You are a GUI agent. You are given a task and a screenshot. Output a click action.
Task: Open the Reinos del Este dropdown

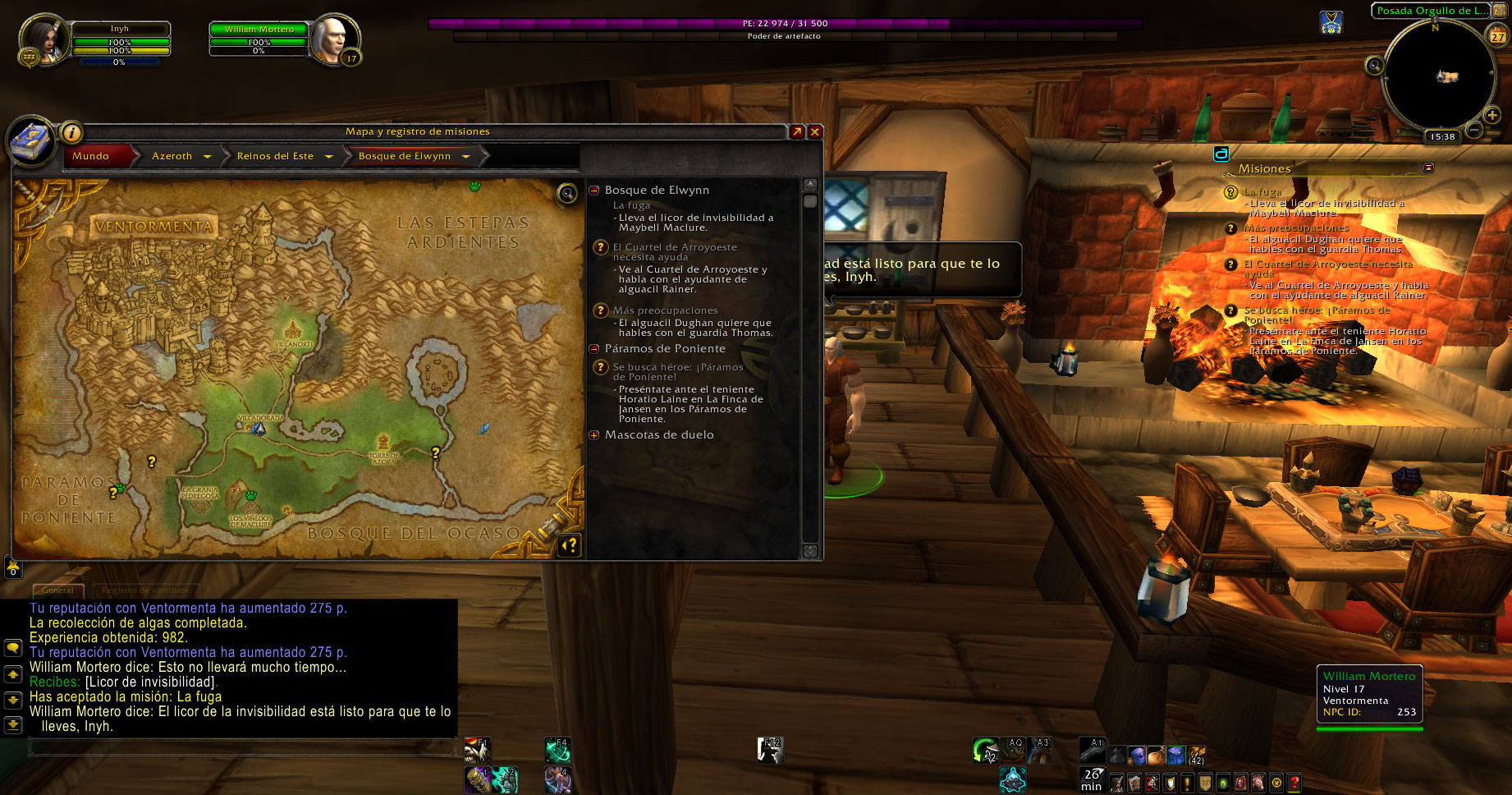point(328,156)
